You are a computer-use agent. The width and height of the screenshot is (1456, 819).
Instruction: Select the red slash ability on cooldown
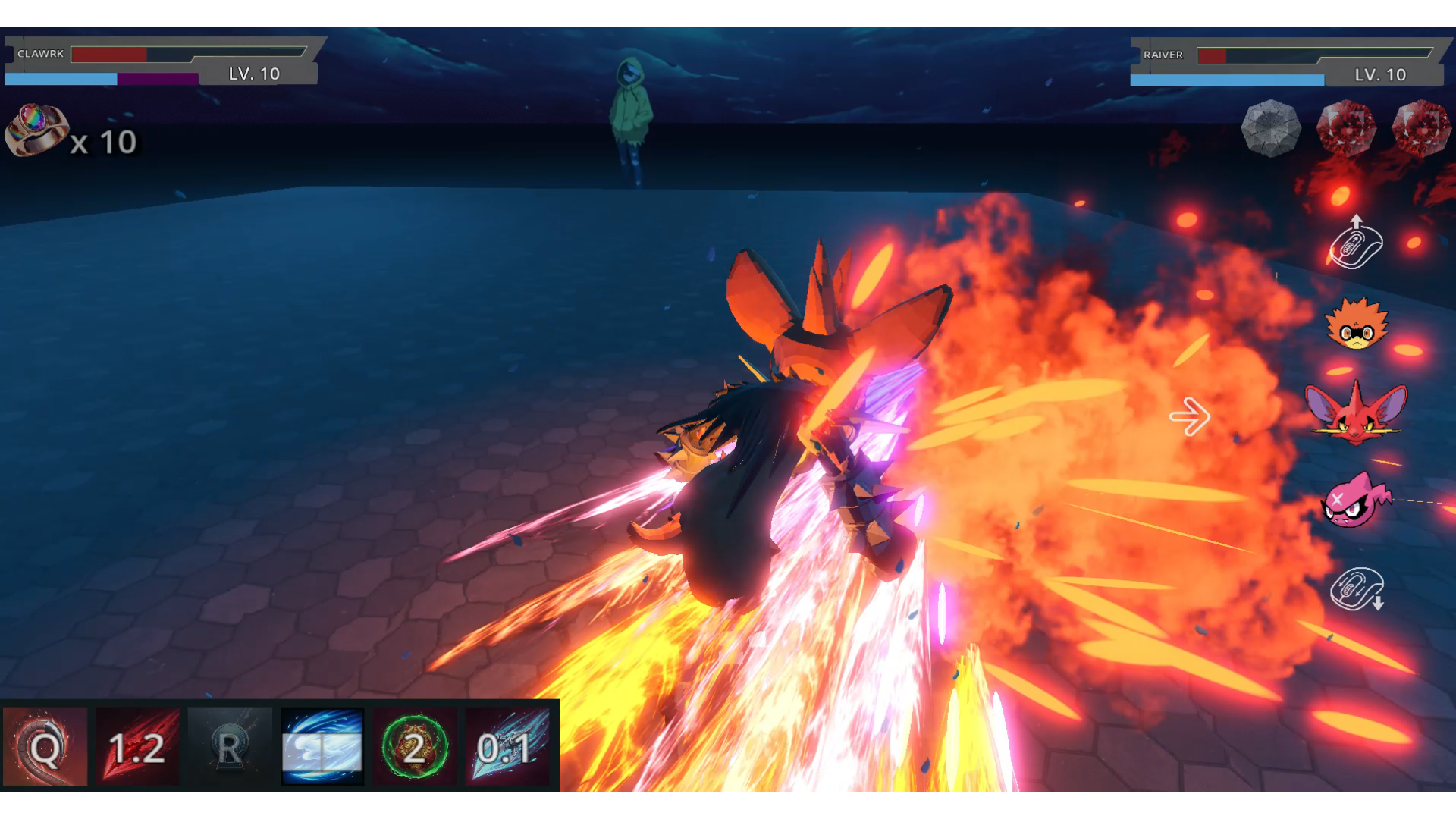(x=137, y=747)
